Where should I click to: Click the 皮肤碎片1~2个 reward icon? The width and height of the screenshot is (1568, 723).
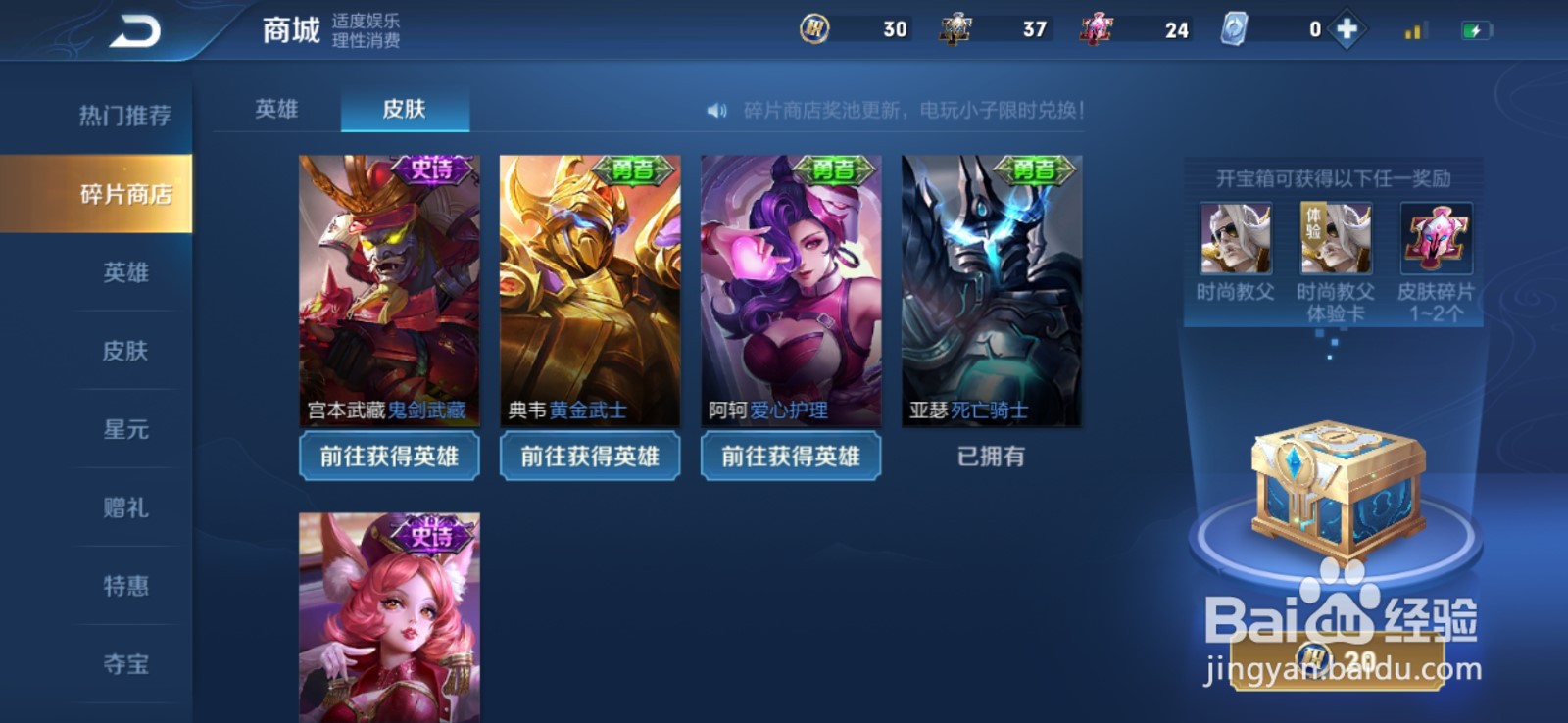coord(1437,240)
